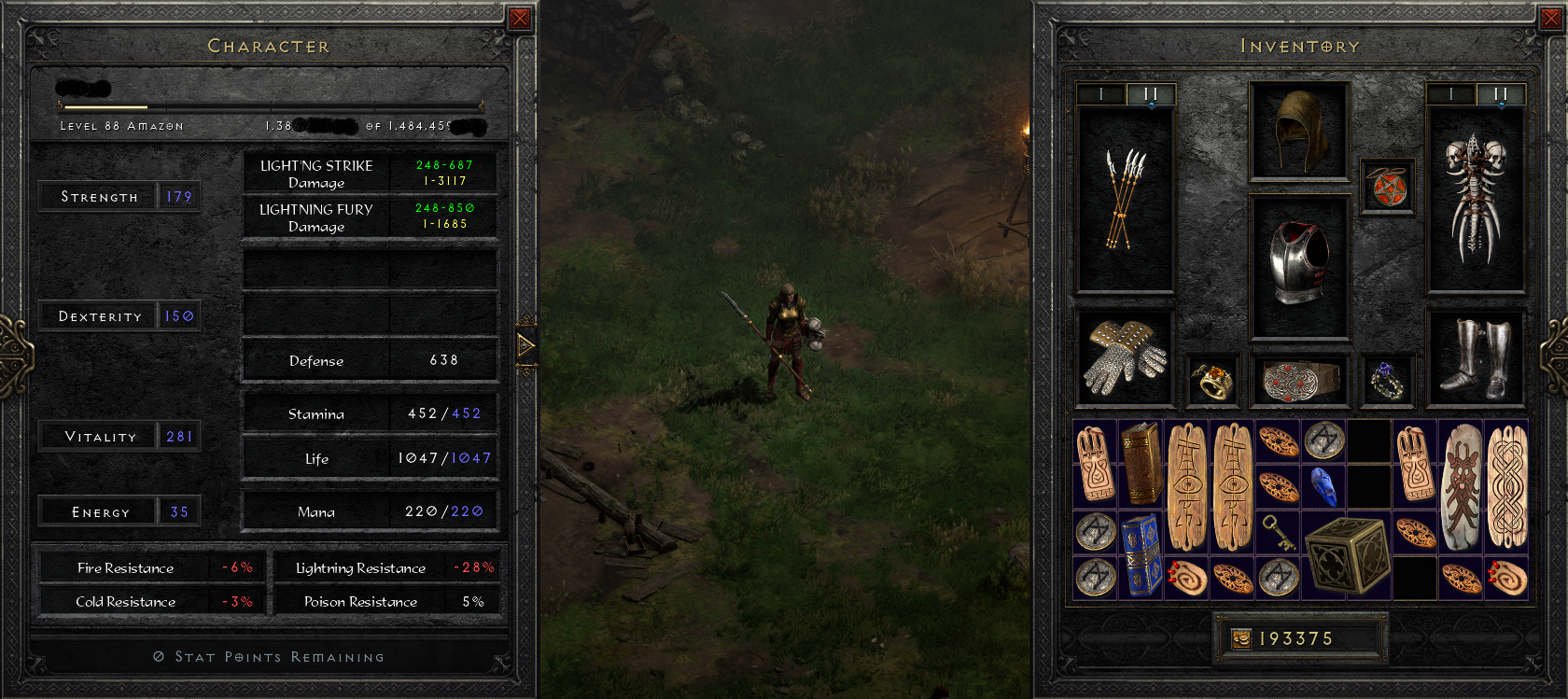Select the key in the inventory

click(1278, 533)
